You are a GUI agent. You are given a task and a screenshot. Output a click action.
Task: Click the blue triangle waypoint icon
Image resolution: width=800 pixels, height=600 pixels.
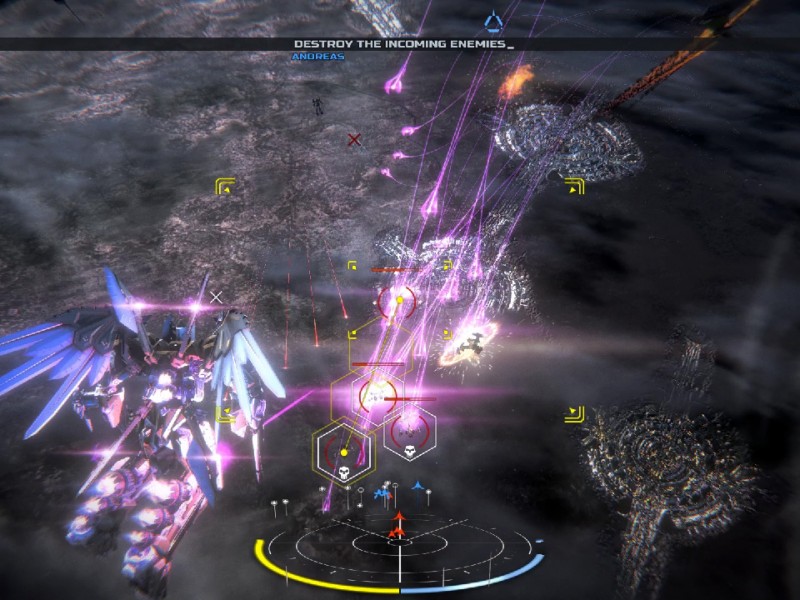point(492,20)
